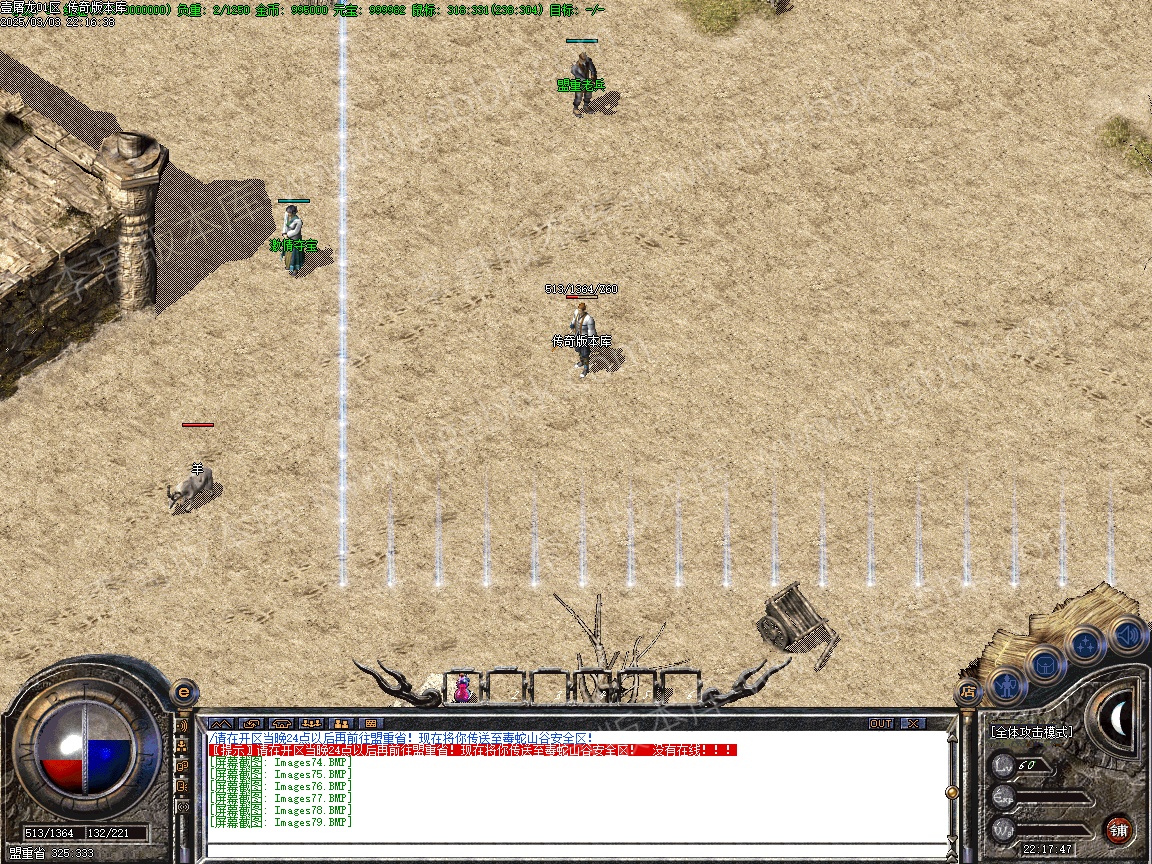Toggle the 全体攻击模式 attack mode label

point(1031,732)
